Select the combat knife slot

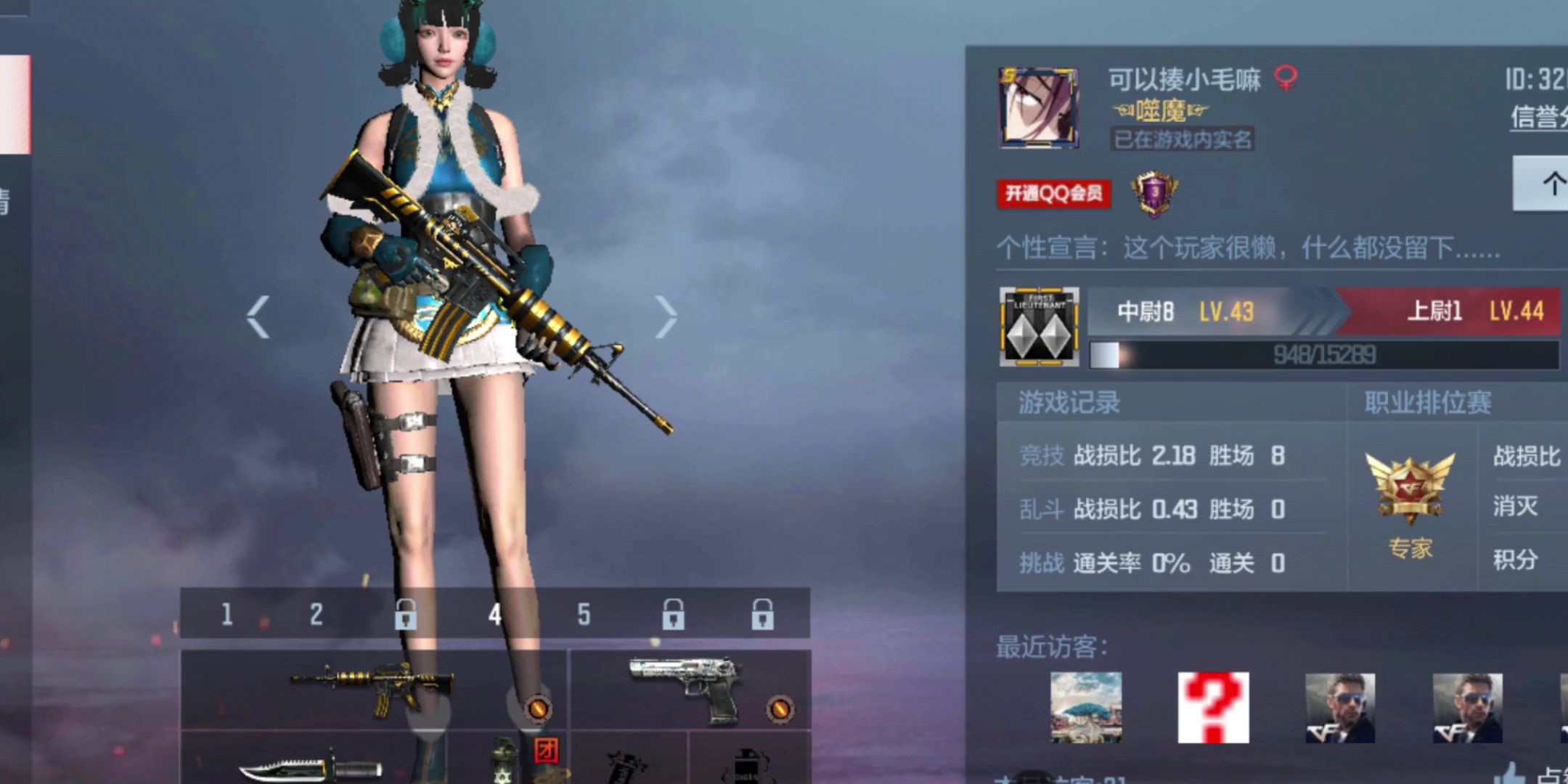point(311,766)
